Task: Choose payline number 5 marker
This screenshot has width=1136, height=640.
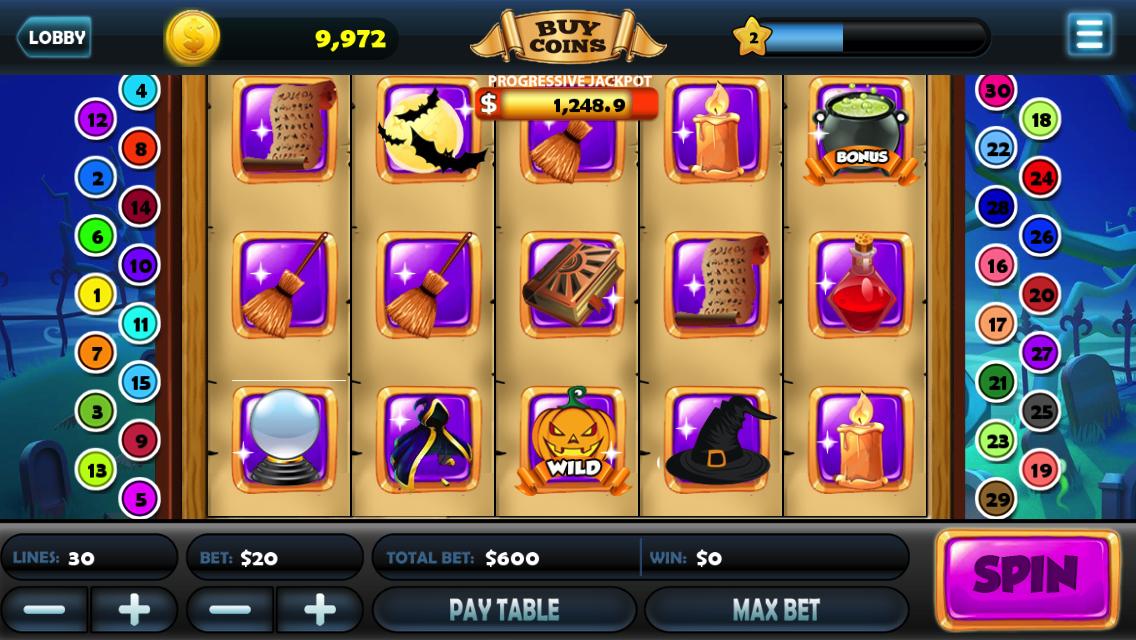Action: point(140,498)
